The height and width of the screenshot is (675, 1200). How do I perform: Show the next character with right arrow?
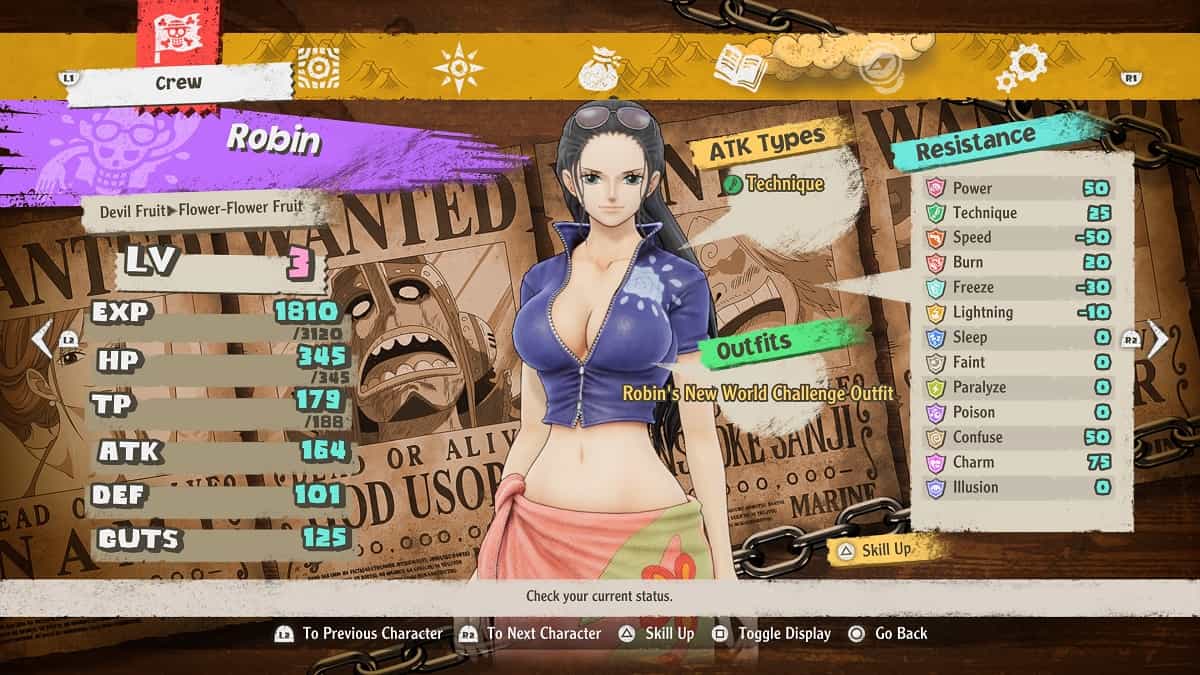tap(1157, 340)
